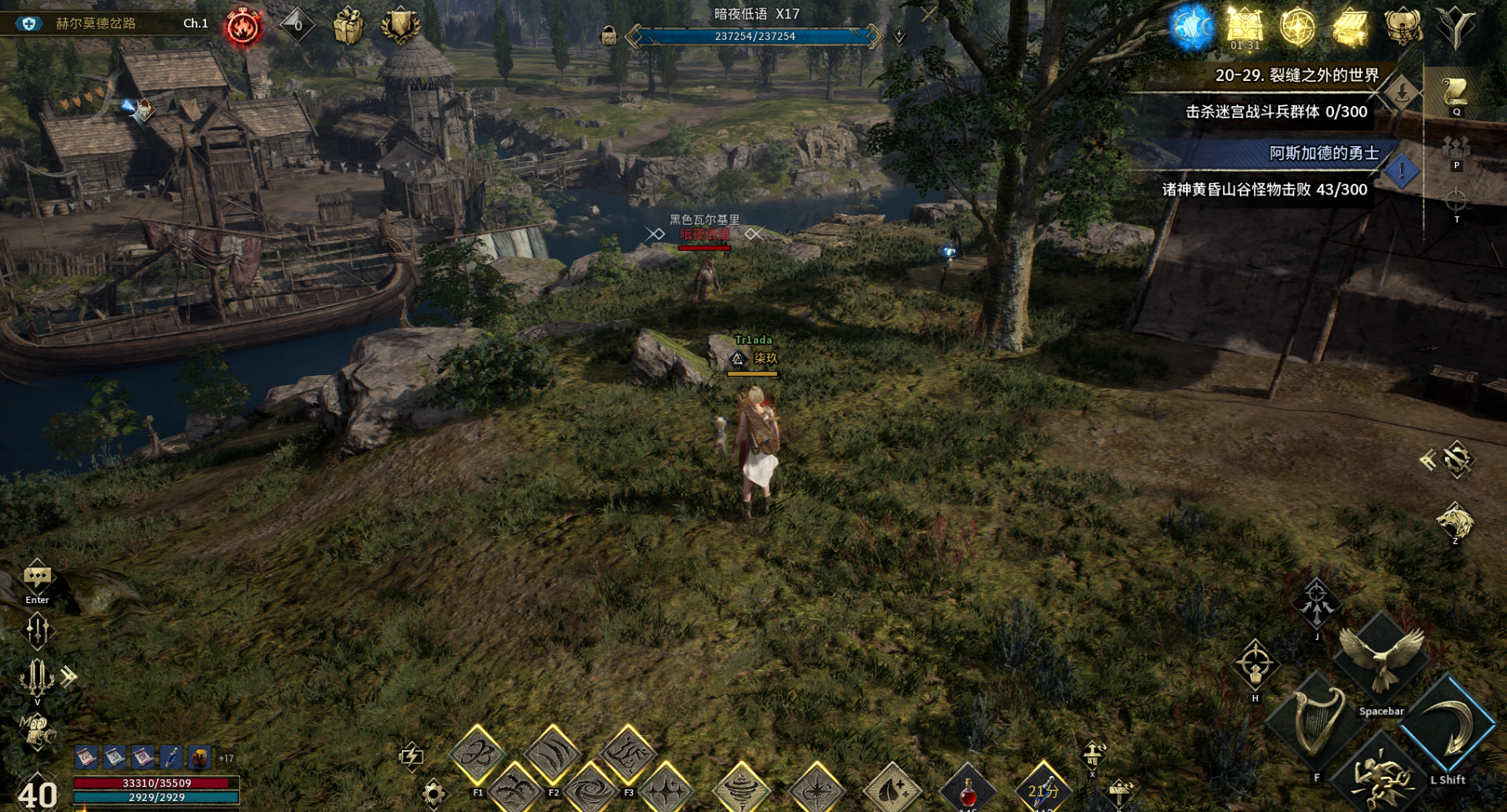Expand the chevron under the boss HP bar
The height and width of the screenshot is (812, 1507).
(x=901, y=37)
